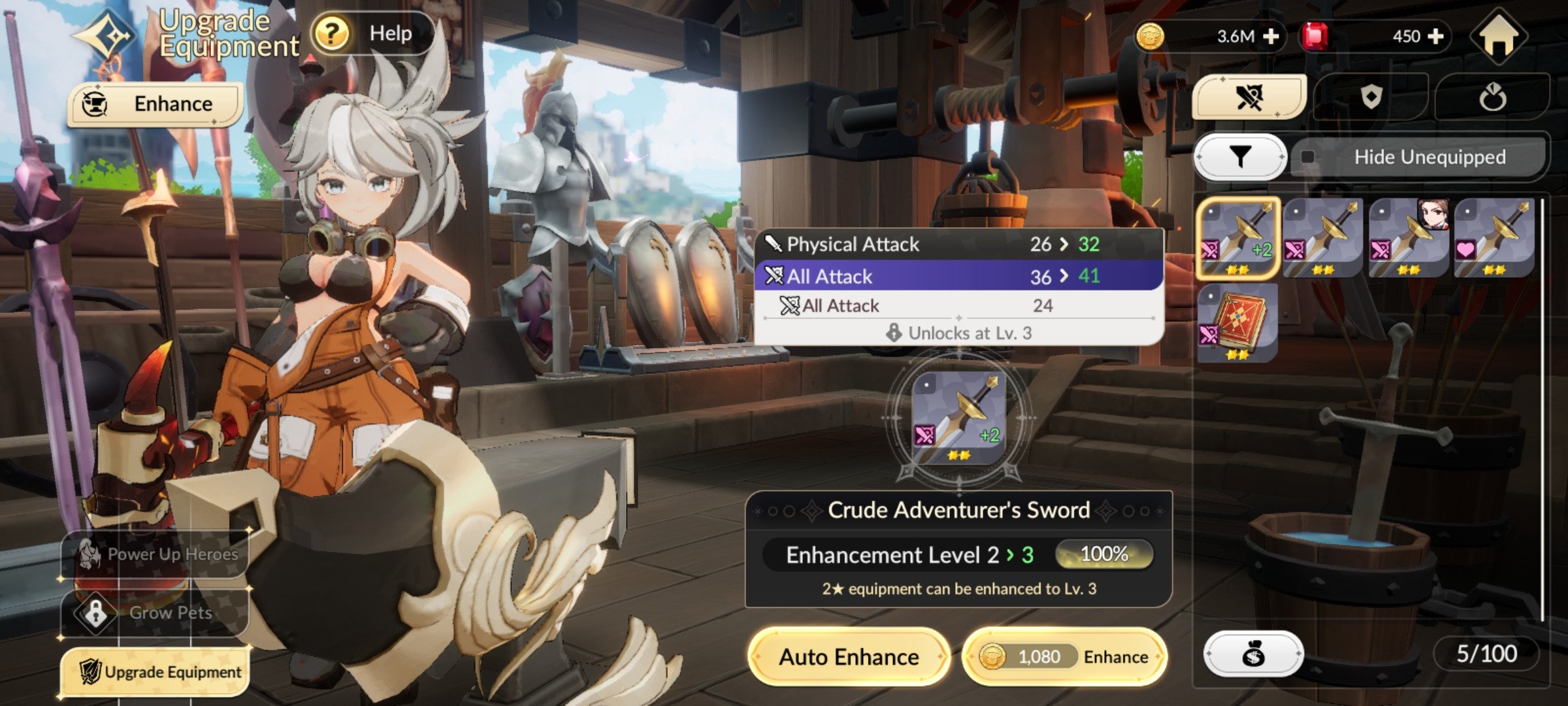Select the red spellbook item
Viewport: 1568px width, 706px height.
coord(1238,323)
